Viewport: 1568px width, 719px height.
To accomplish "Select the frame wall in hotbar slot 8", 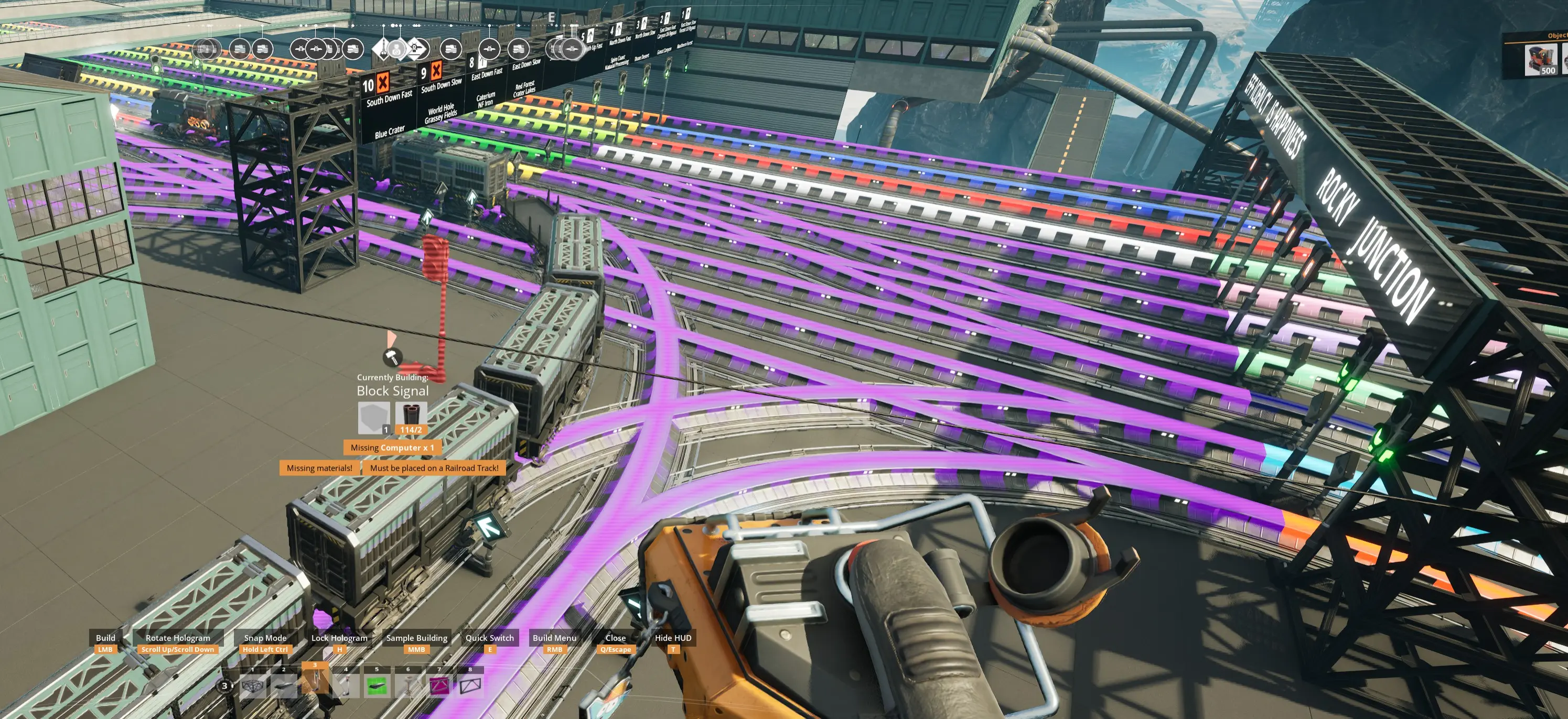I will click(470, 685).
